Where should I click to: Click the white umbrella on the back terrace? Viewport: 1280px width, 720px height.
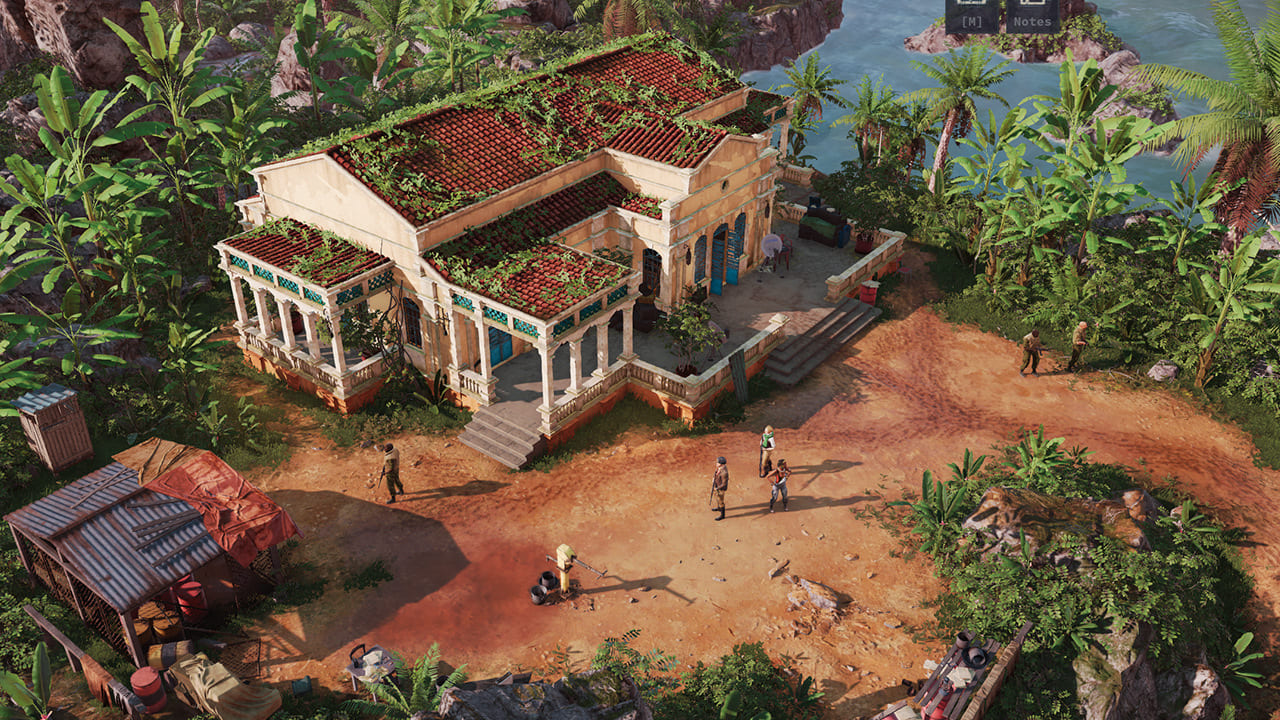(772, 243)
